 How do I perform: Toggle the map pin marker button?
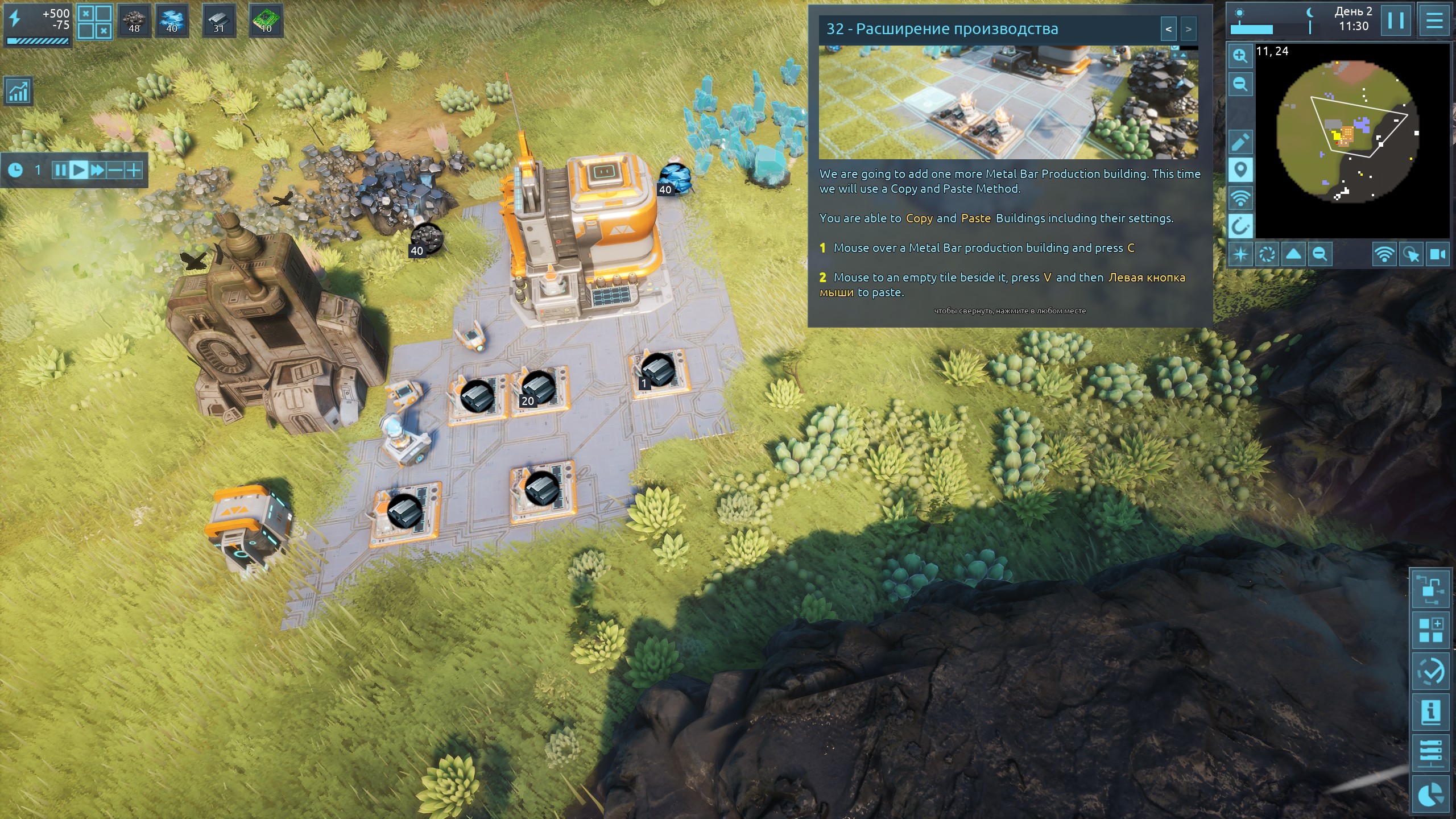coord(1240,170)
